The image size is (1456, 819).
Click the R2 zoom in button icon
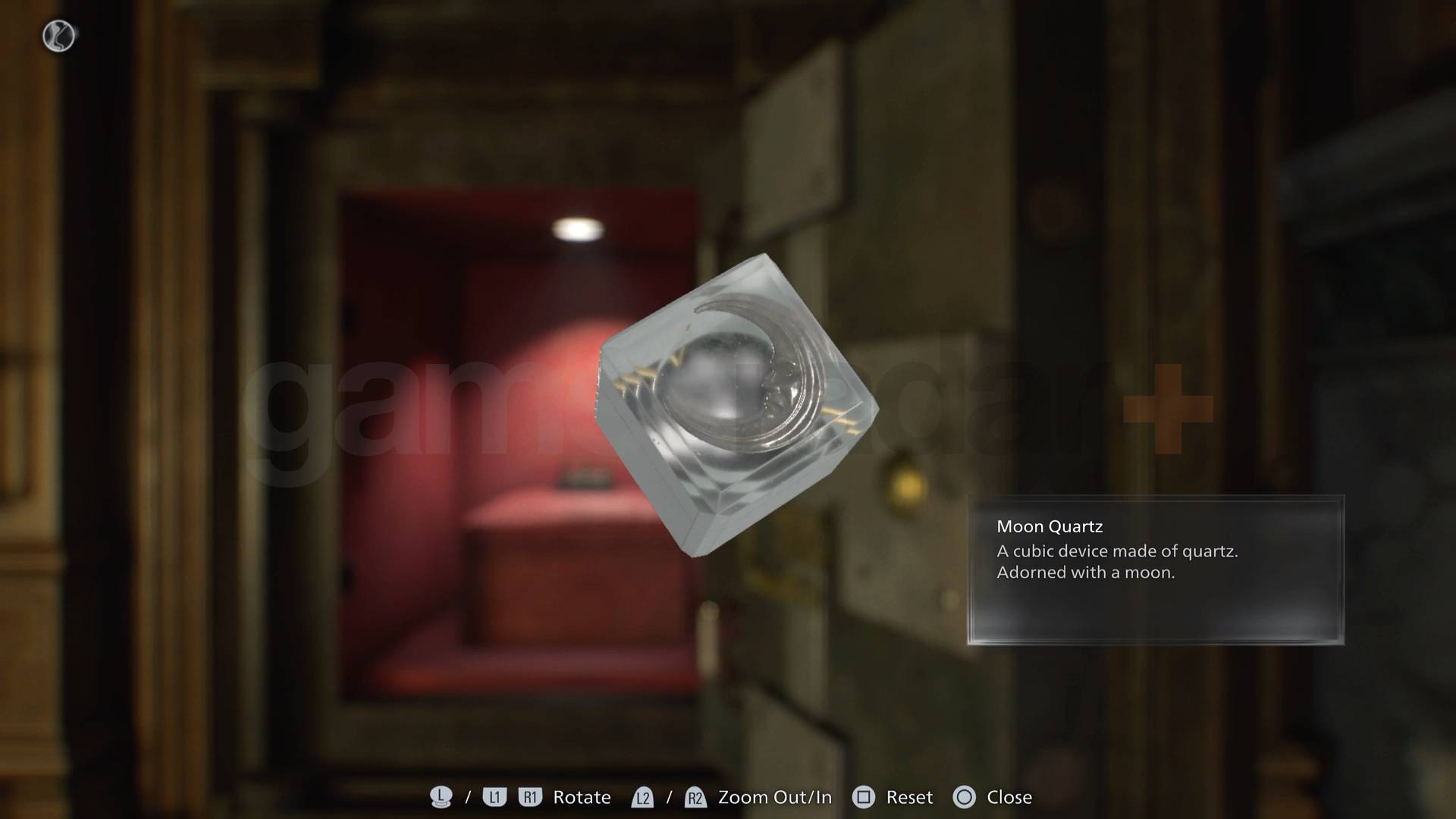(x=695, y=797)
